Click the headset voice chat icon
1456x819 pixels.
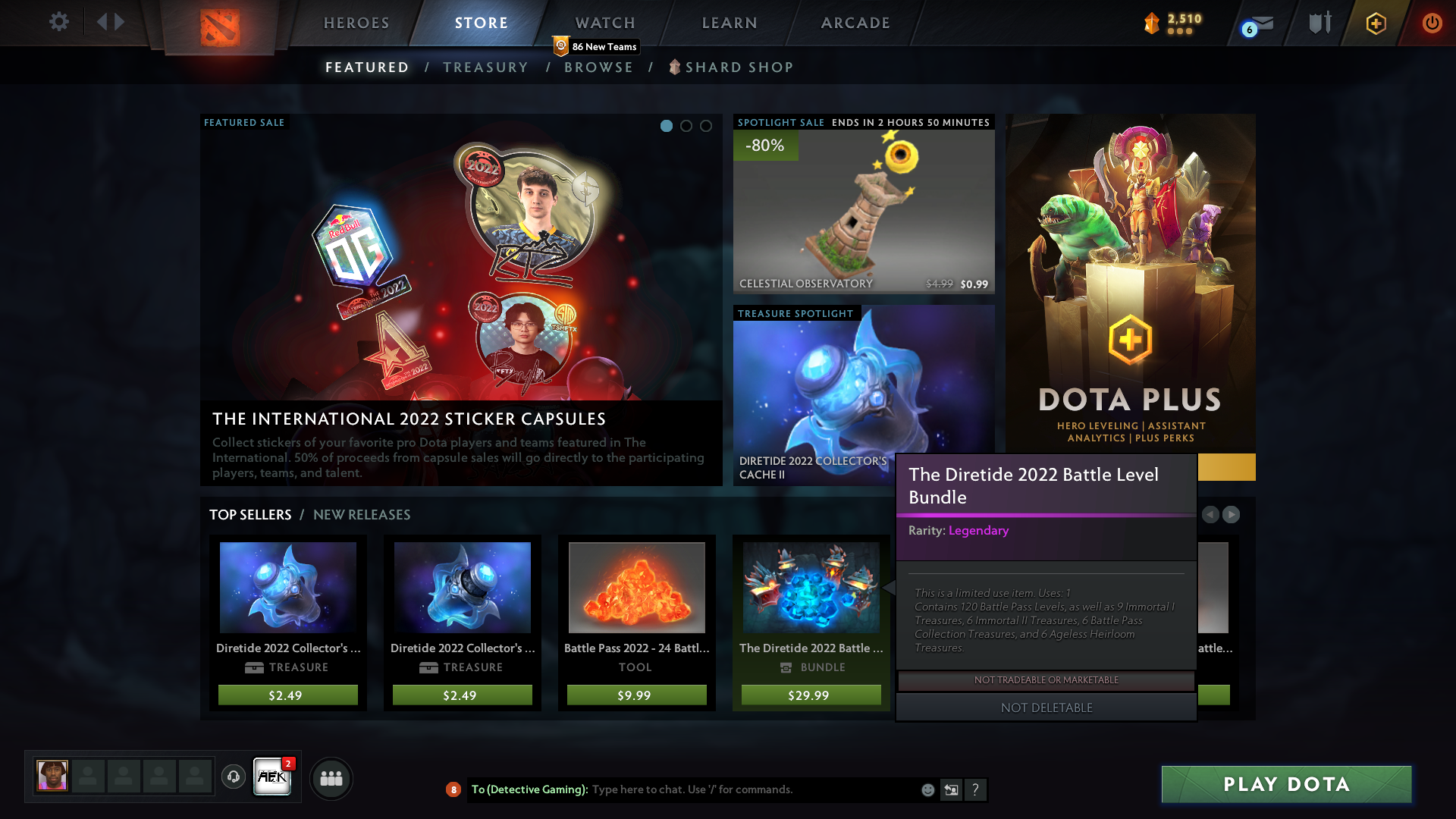tap(234, 777)
